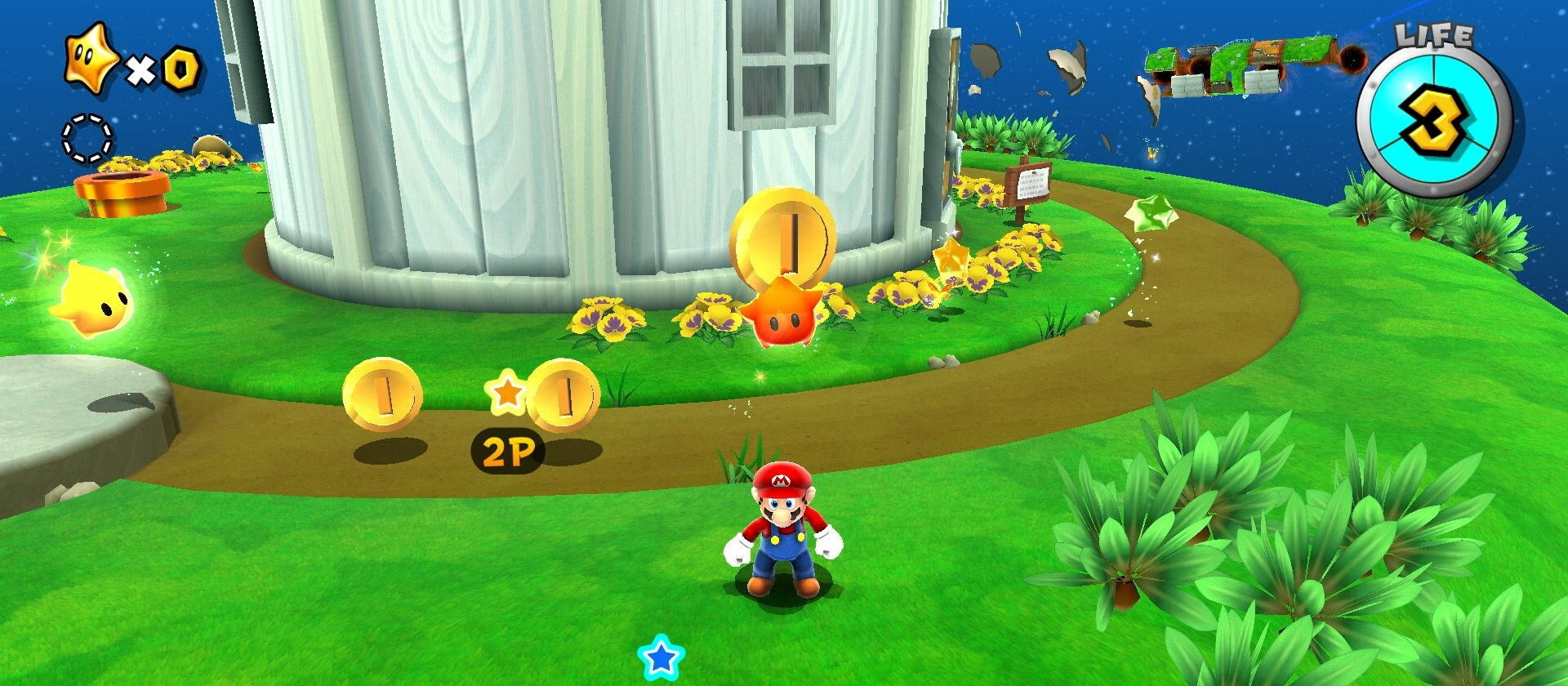Click the large coin near the Luma

784,237
